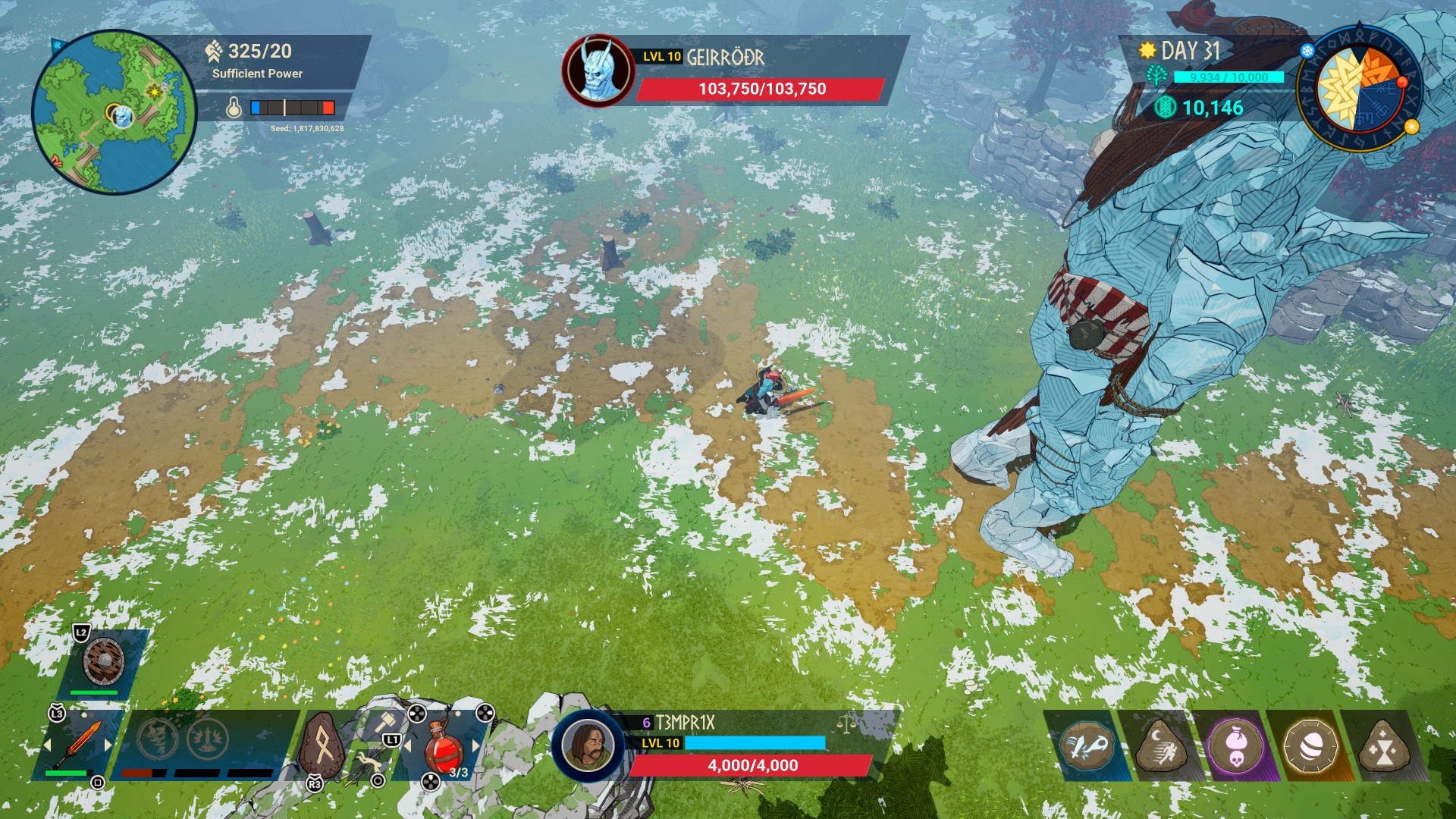Viewport: 1456px width, 819px height.
Task: Click the player portrait of T3MPR1X
Action: (x=587, y=745)
